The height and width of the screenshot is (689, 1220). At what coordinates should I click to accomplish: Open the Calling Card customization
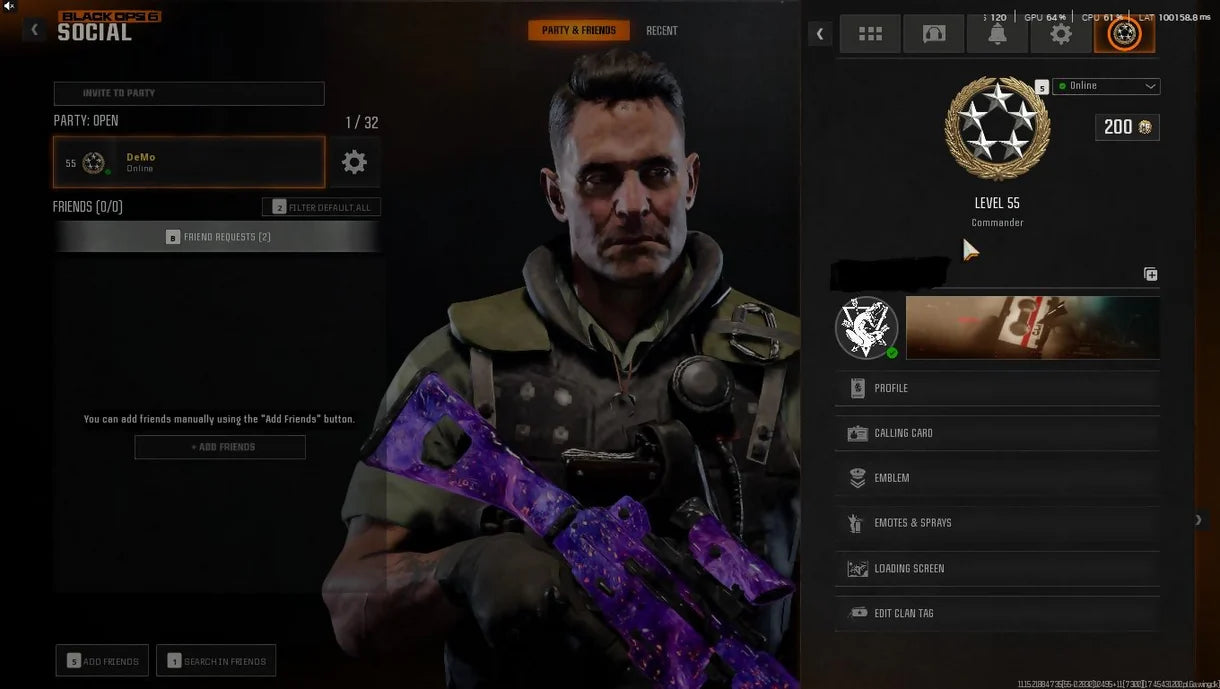click(x=997, y=433)
